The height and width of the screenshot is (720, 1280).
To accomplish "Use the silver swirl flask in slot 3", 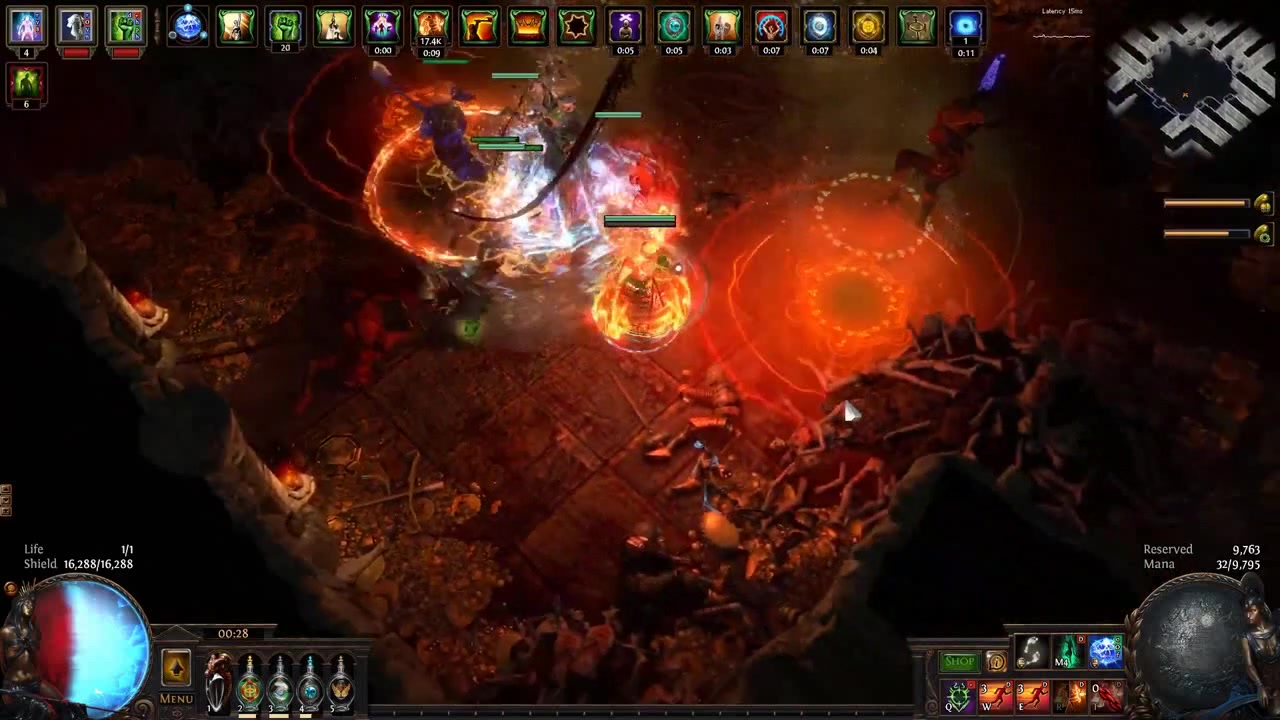I will [280, 684].
